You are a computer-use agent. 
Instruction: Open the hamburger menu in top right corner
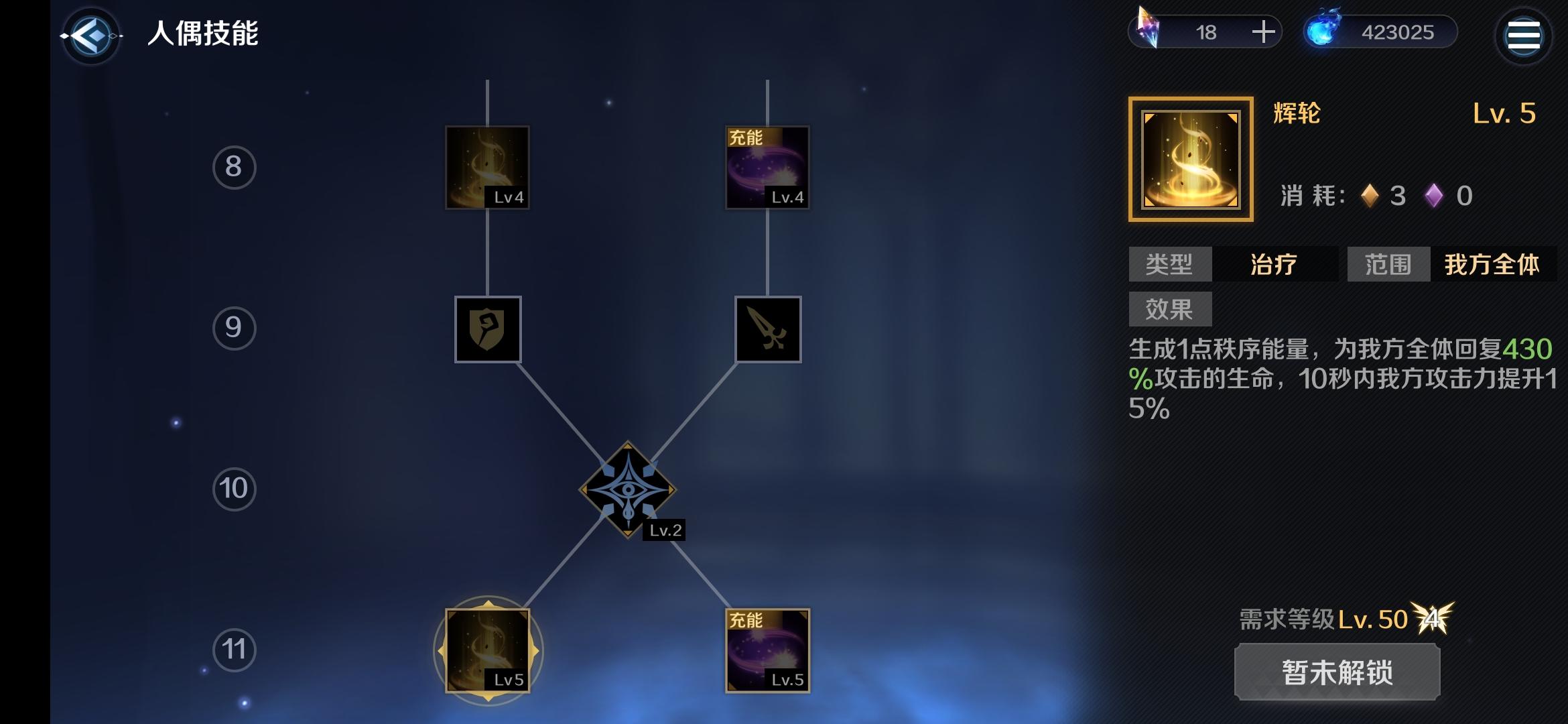1524,36
